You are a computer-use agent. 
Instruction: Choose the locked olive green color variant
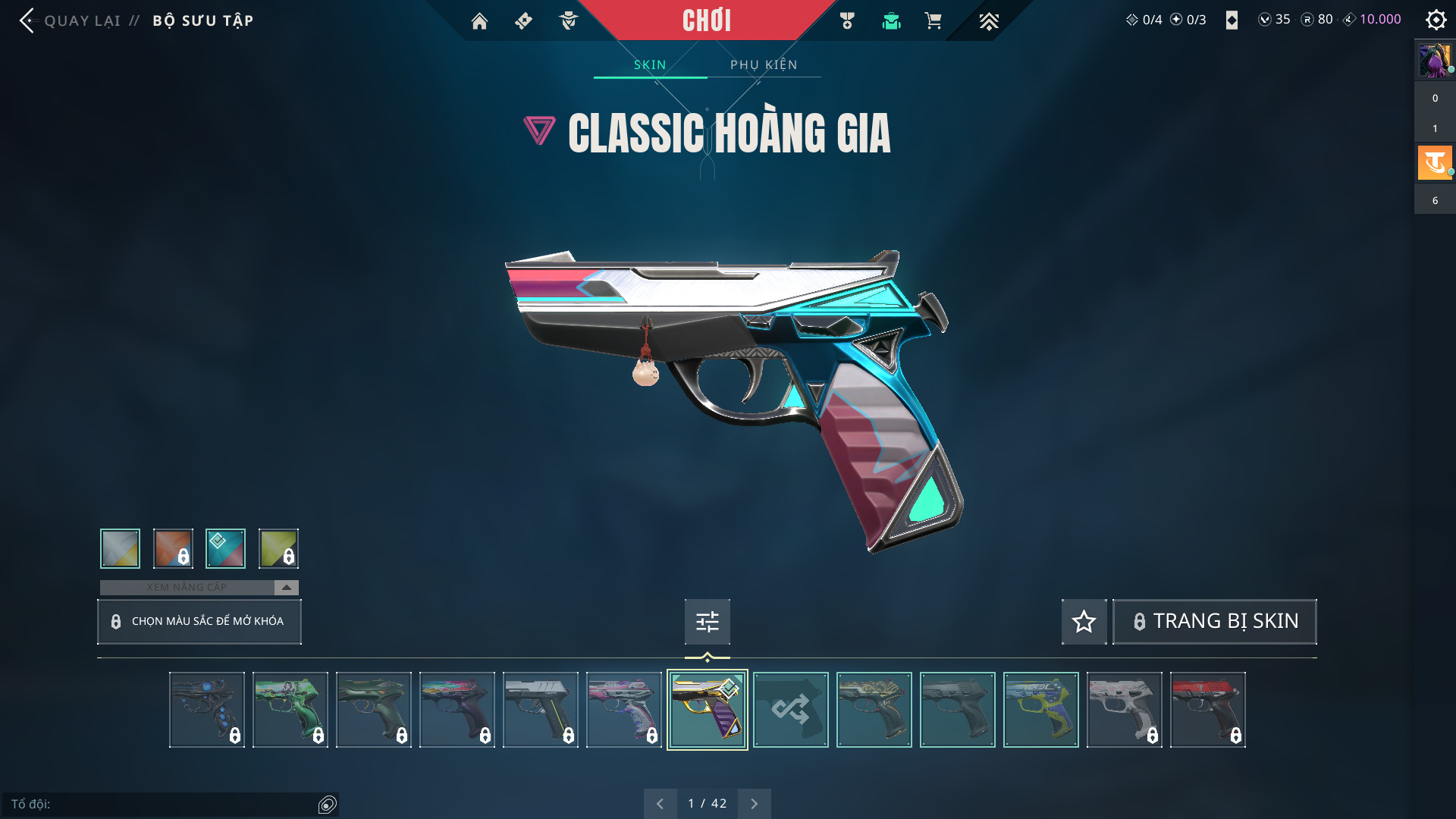tap(278, 548)
